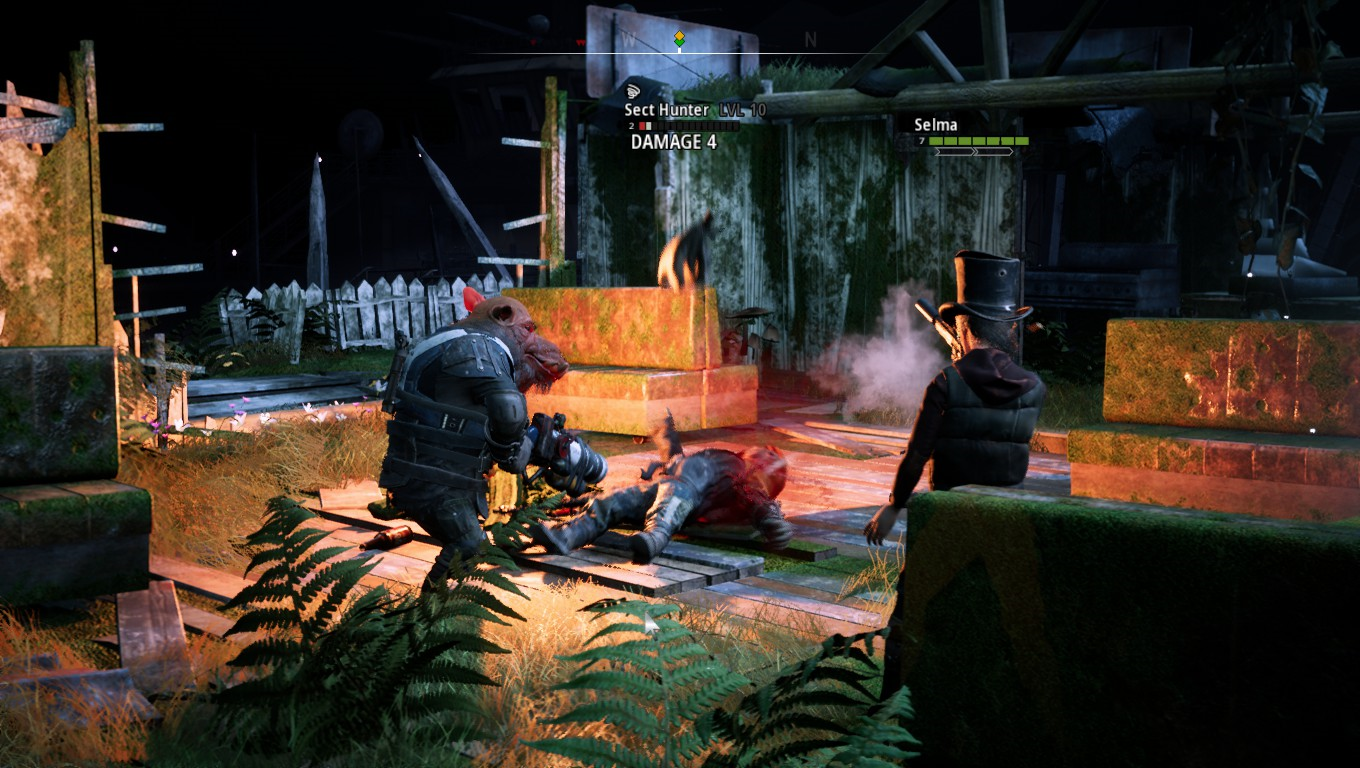Screen dimensions: 1360x768
Task: Click the red enemy indicators on the compass bar
Action: (580, 41)
